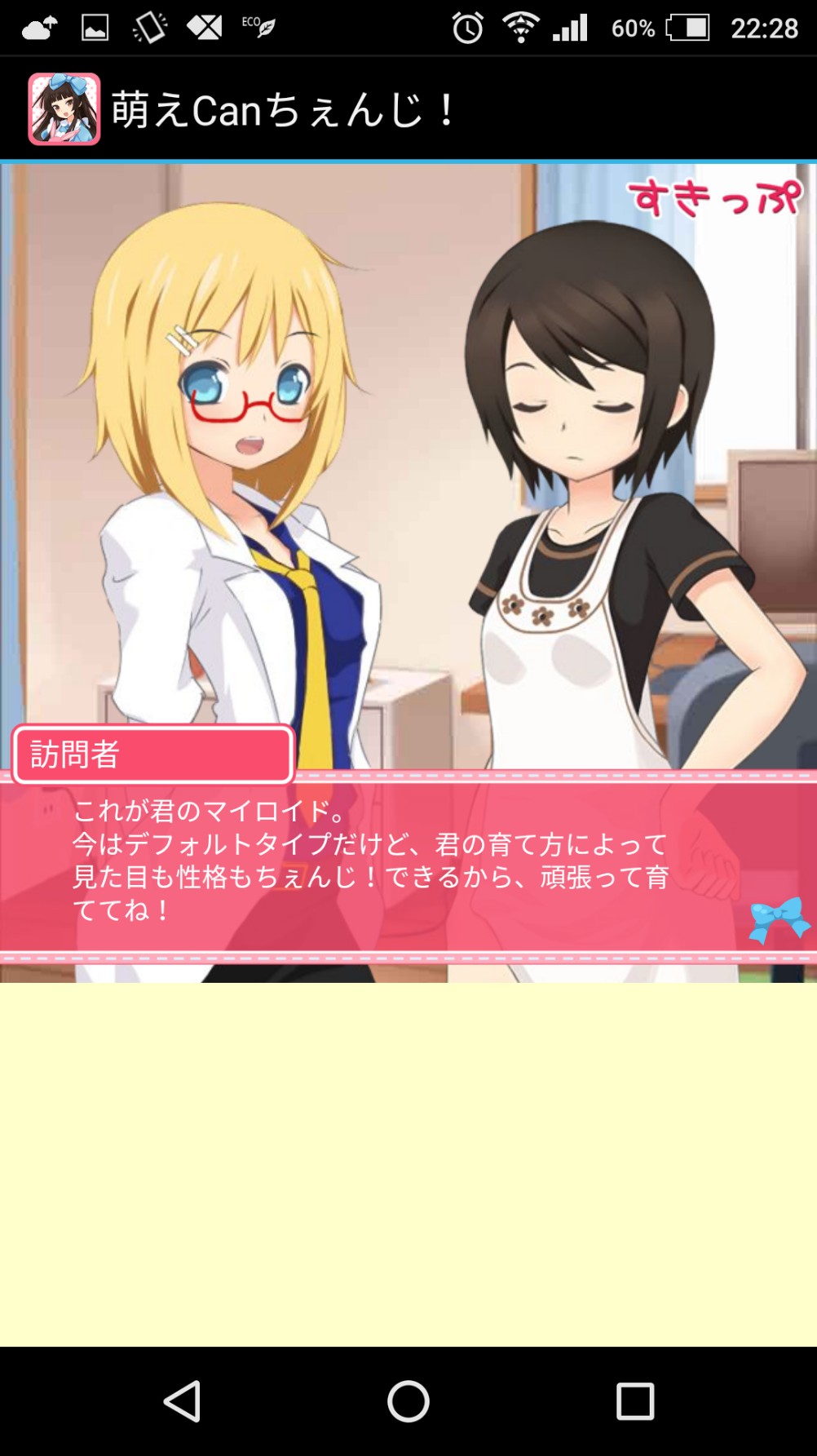Click the 萌えCanちぇんじ app icon
The image size is (817, 1456).
tap(64, 109)
